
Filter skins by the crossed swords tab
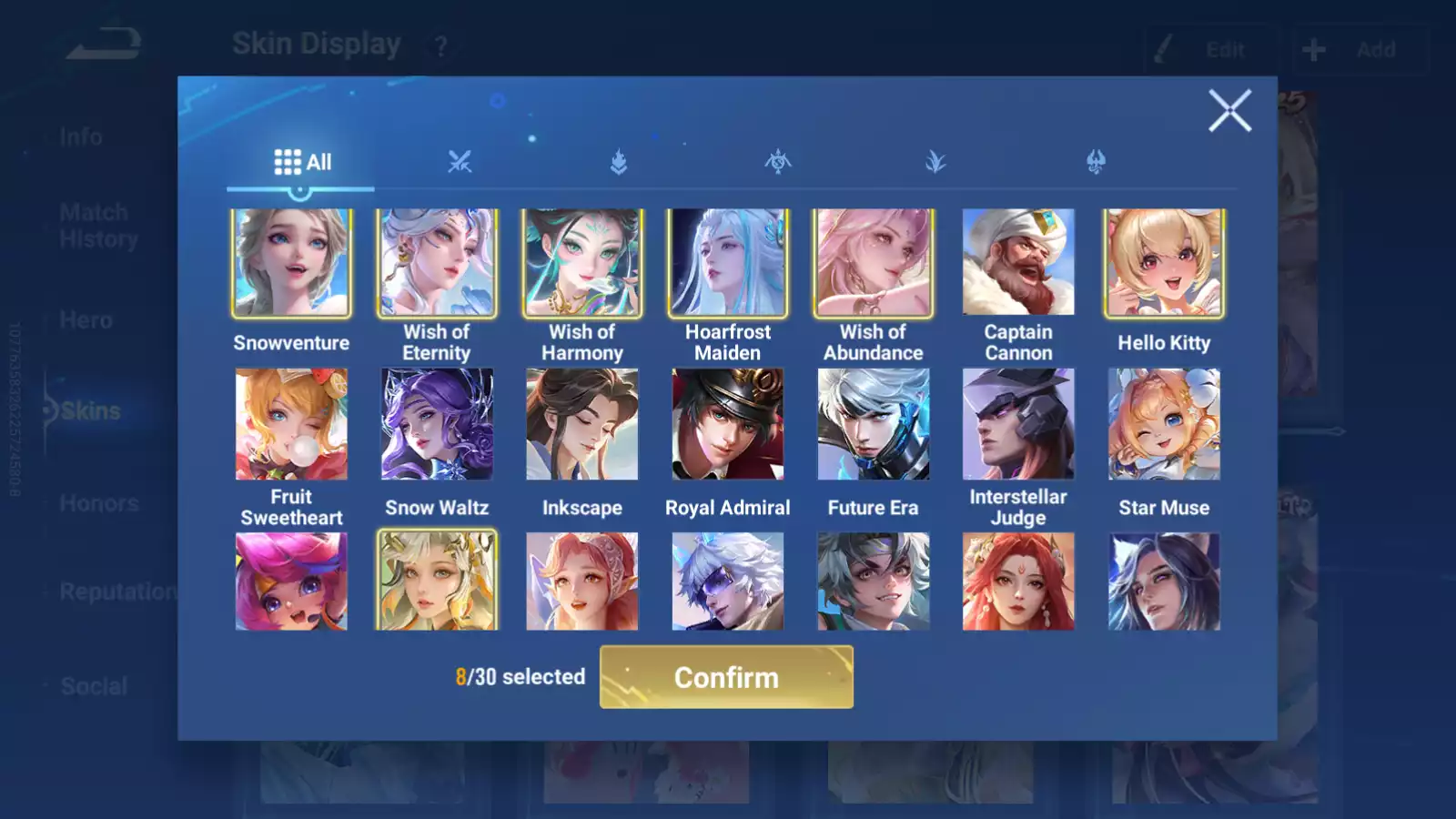click(x=460, y=162)
